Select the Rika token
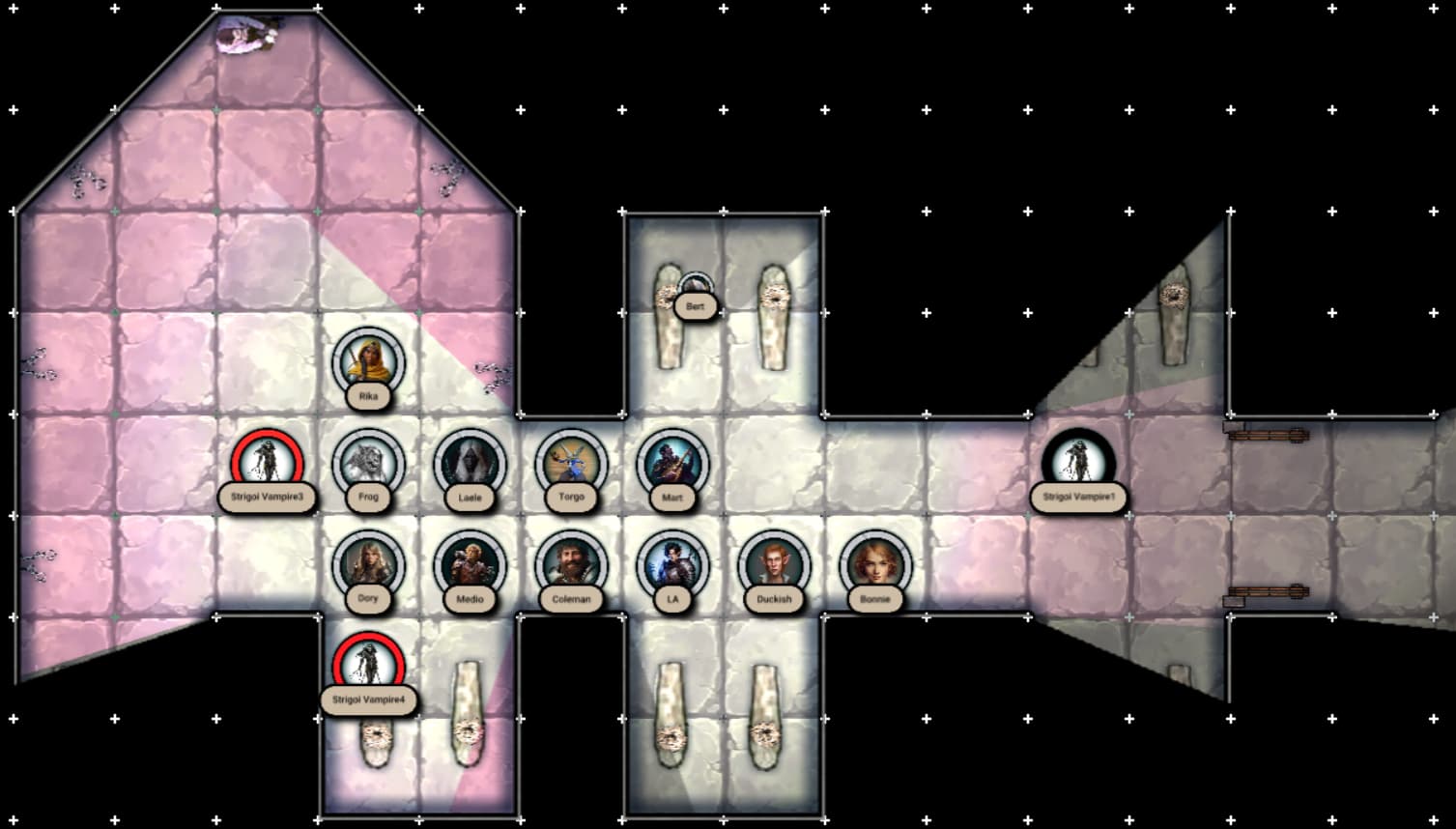The height and width of the screenshot is (829, 1456). 368,362
